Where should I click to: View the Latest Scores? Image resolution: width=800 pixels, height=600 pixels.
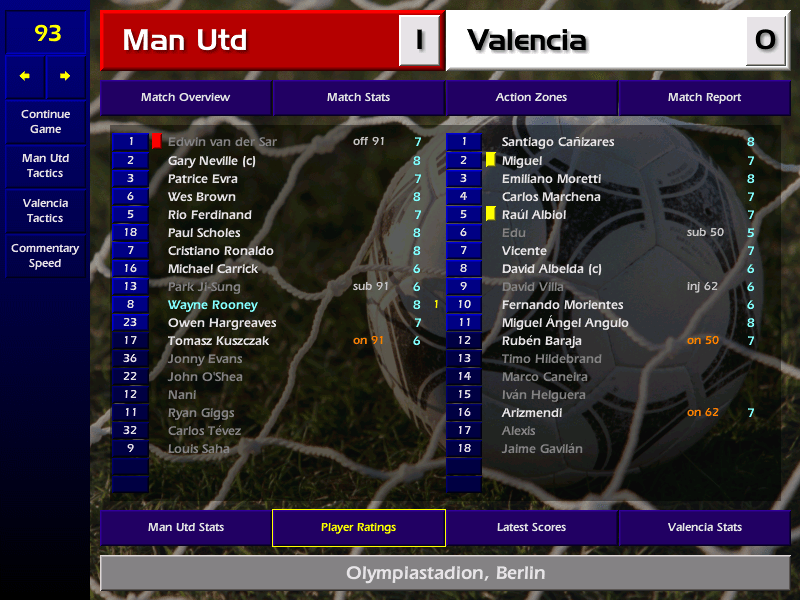[x=531, y=528]
